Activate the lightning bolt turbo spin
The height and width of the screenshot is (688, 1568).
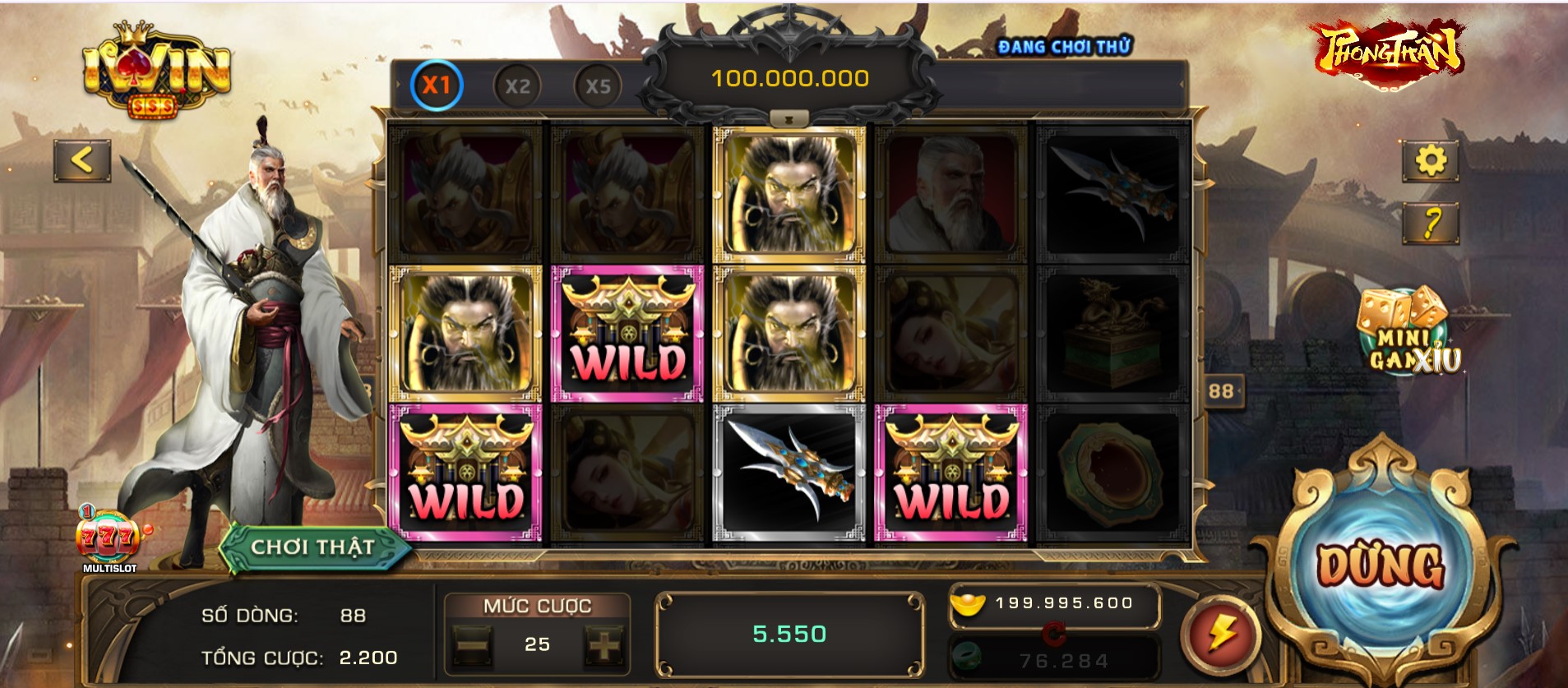1220,634
